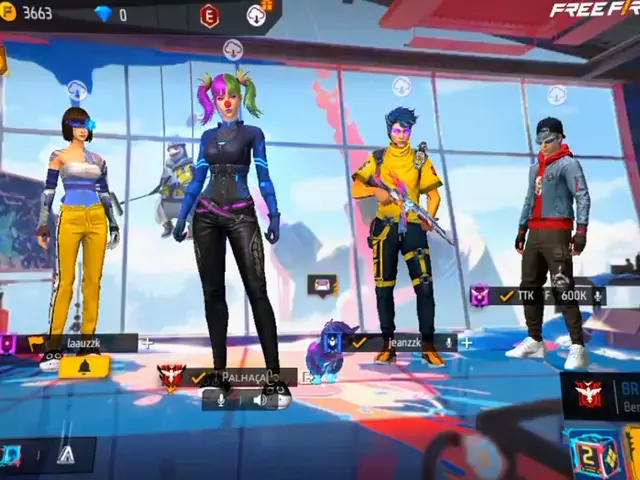Select the laauzzk player name tag

85,343
